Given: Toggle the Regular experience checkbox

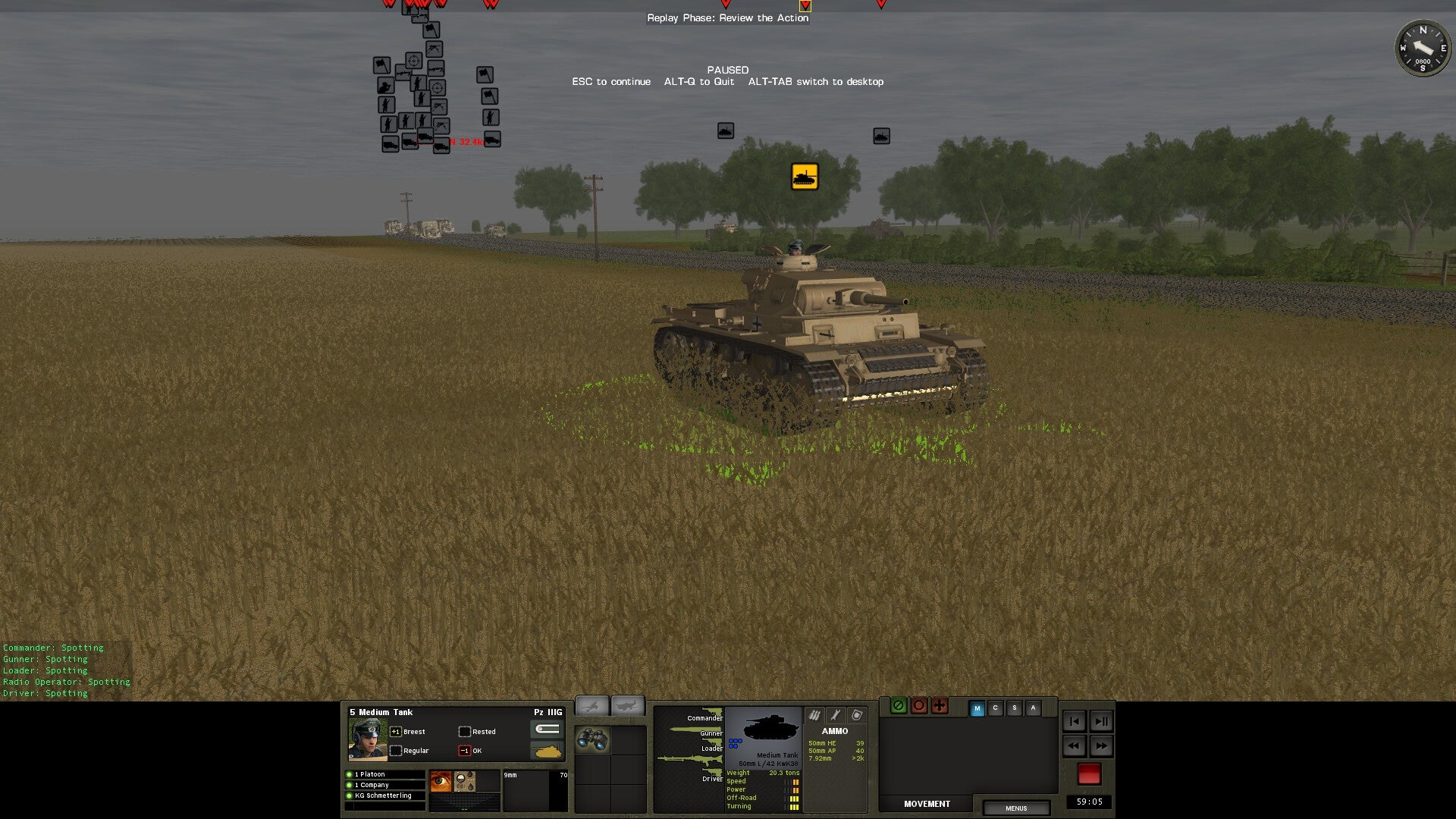Looking at the screenshot, I should pyautogui.click(x=397, y=751).
